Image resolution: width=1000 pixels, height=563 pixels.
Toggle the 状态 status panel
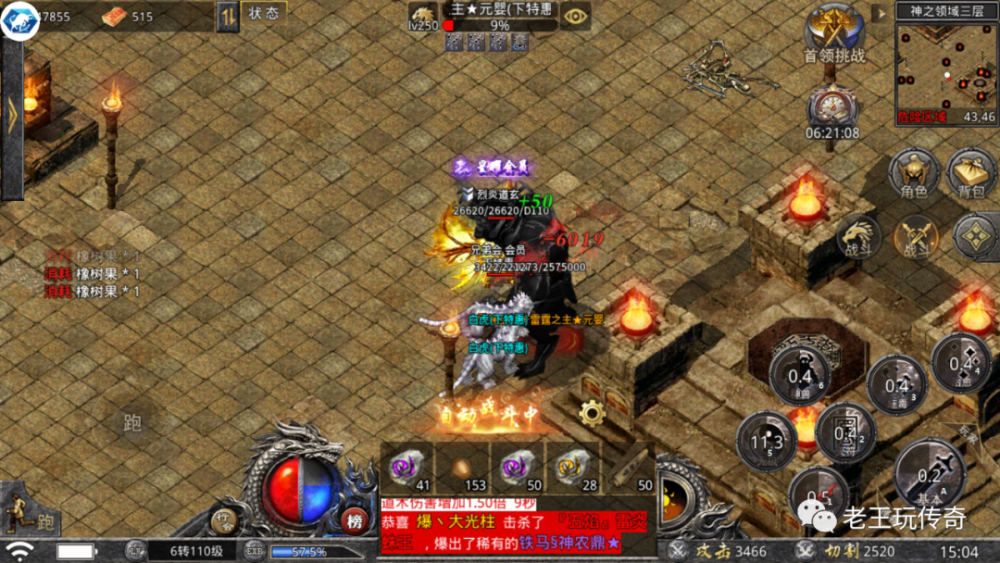264,13
